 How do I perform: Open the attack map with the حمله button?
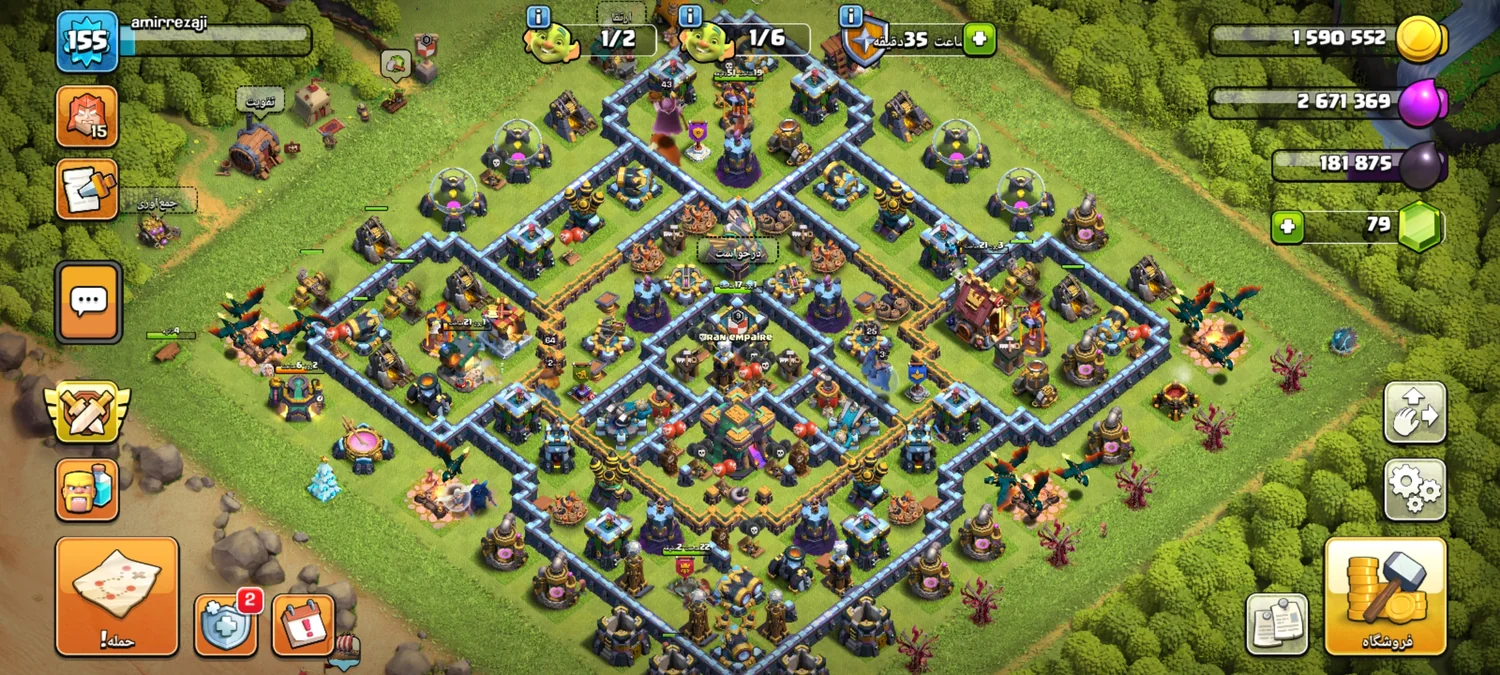tap(117, 596)
